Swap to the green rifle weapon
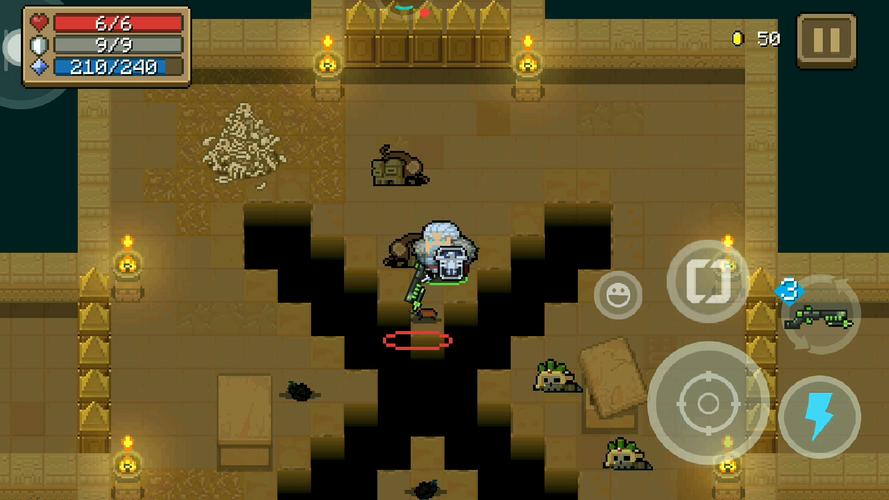Screen dimensions: 889x500 [817, 318]
